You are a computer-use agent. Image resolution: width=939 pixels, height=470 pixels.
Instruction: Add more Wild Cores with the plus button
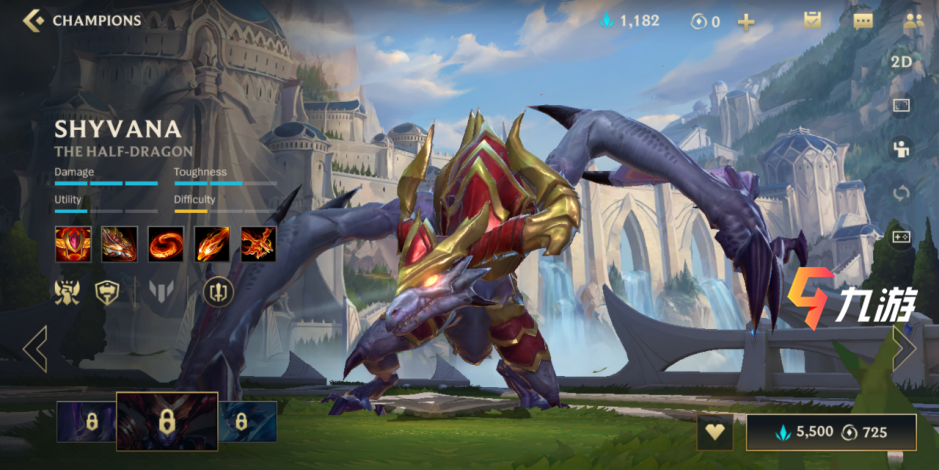point(746,21)
